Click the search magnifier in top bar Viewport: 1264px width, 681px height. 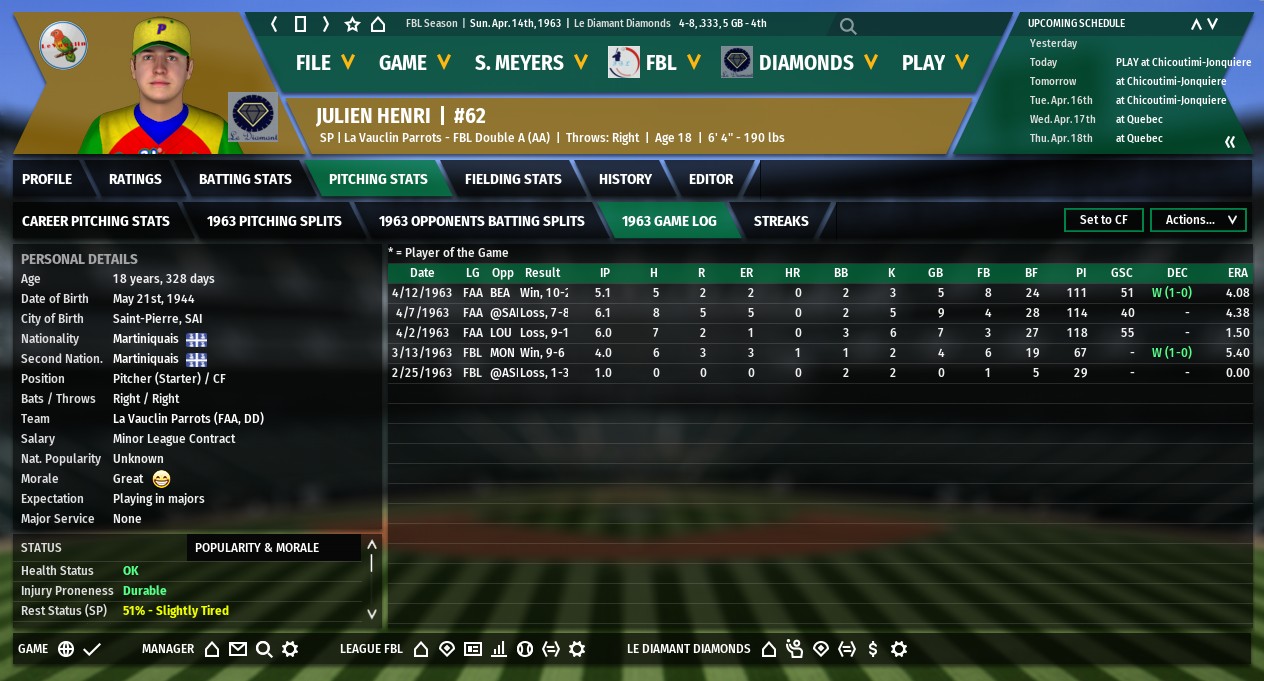[x=848, y=26]
